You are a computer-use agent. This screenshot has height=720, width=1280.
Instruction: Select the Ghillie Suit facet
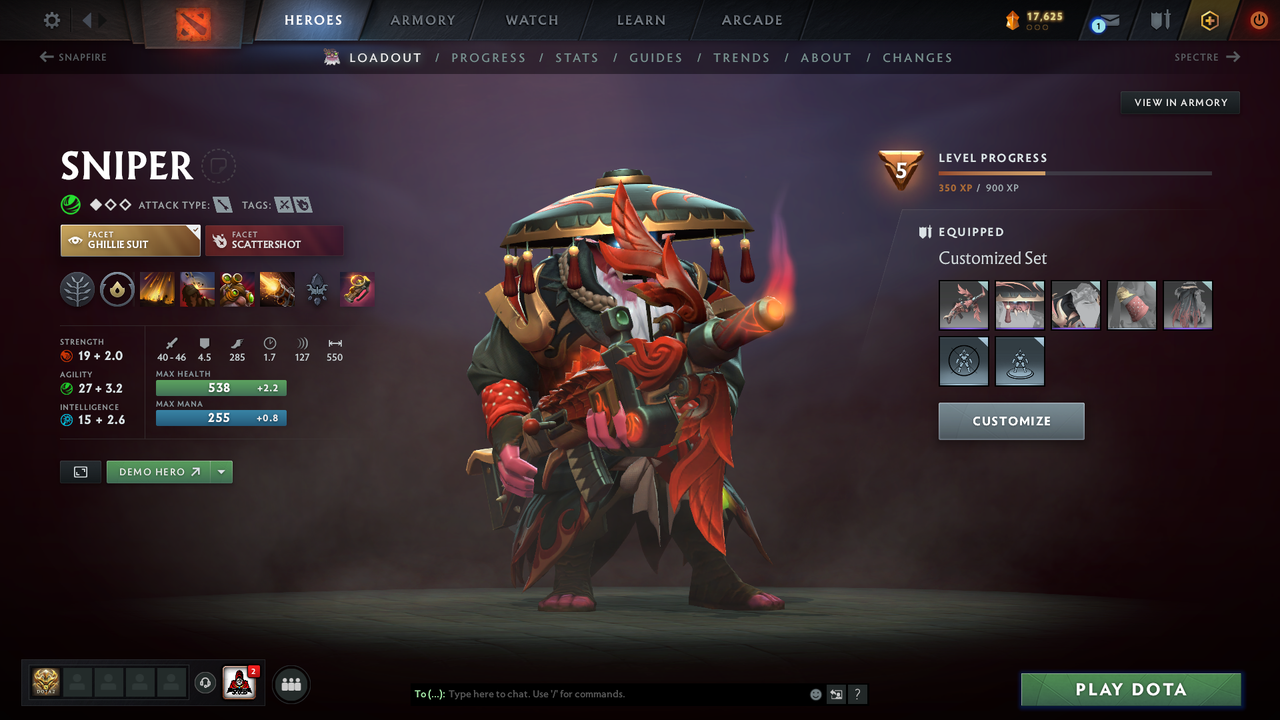pyautogui.click(x=129, y=240)
